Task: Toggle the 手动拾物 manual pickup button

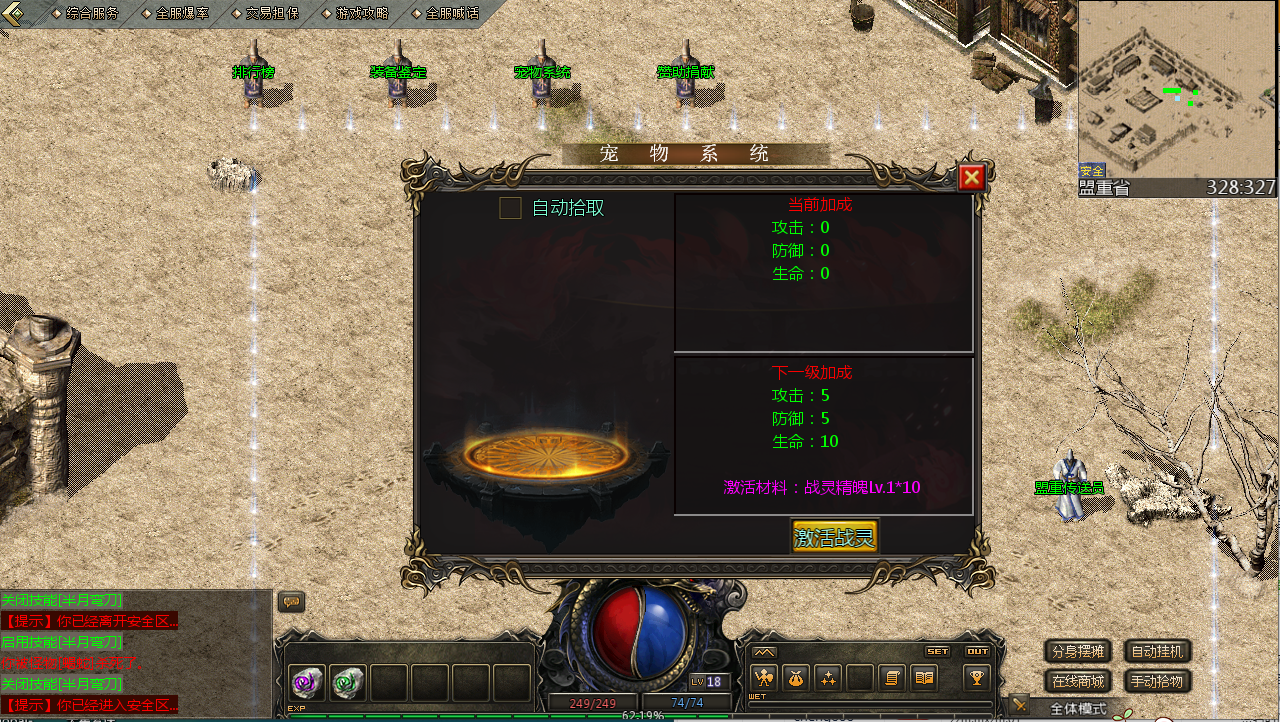Action: click(1157, 682)
